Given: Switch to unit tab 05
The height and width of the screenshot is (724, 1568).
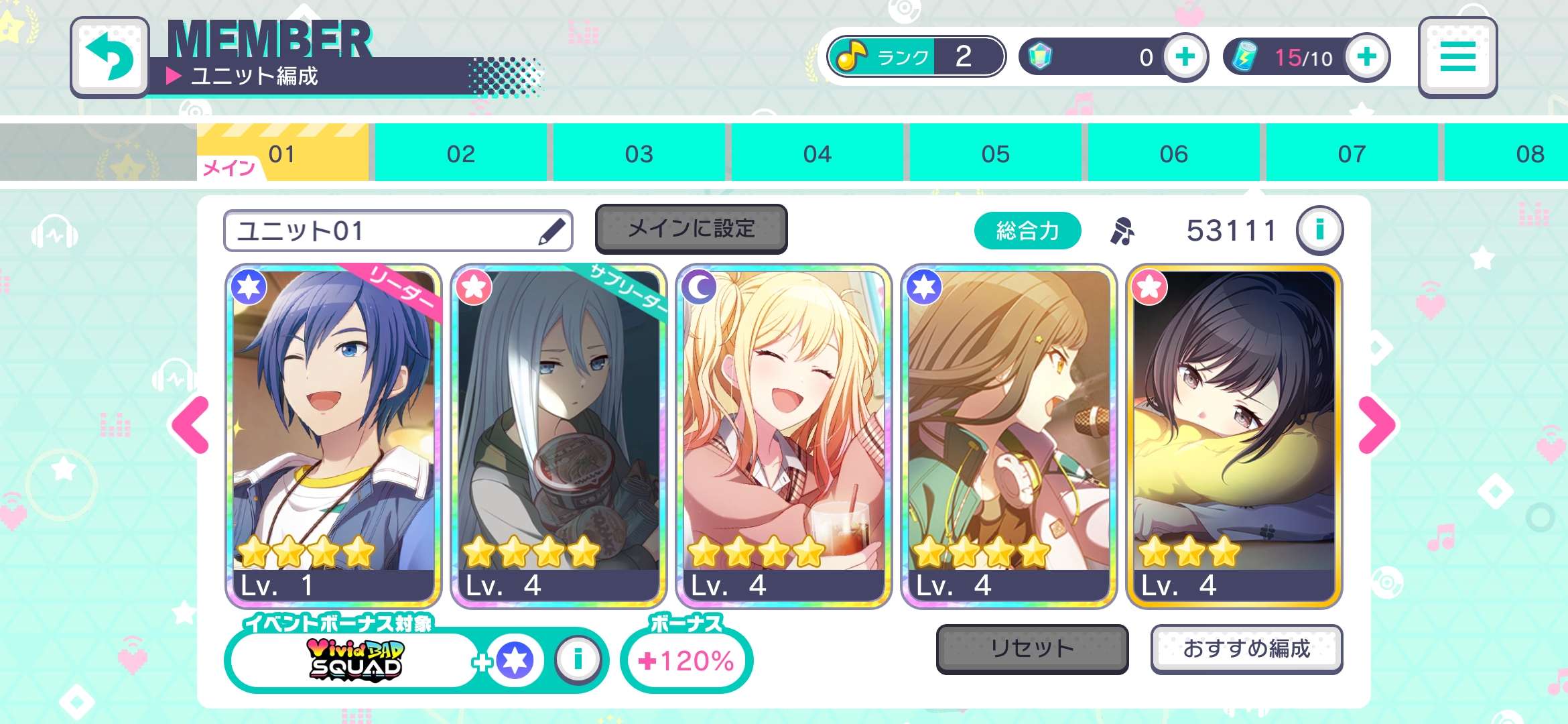Looking at the screenshot, I should pyautogui.click(x=995, y=154).
